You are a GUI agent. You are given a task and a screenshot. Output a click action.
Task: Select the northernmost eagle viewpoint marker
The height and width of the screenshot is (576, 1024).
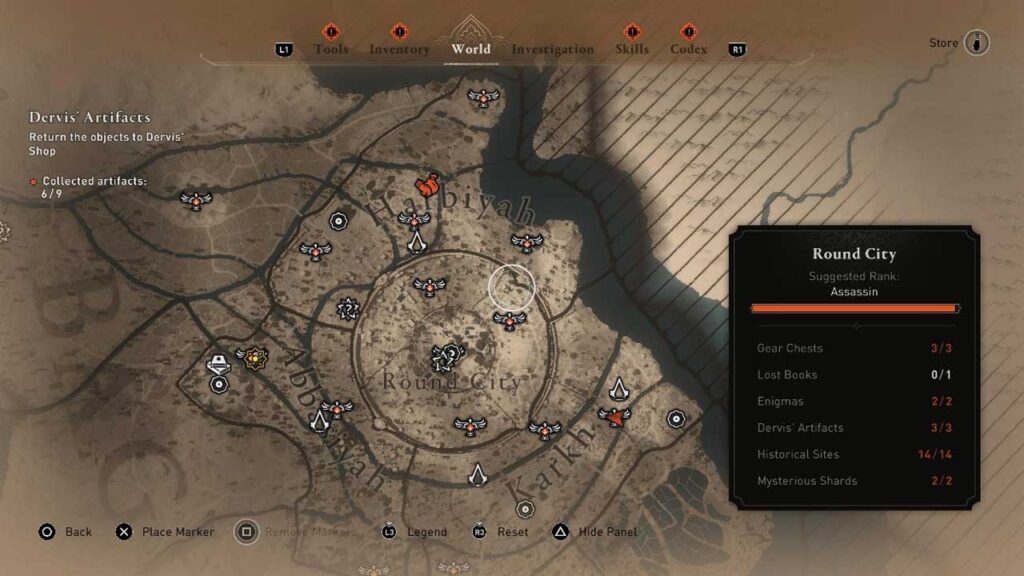point(484,97)
